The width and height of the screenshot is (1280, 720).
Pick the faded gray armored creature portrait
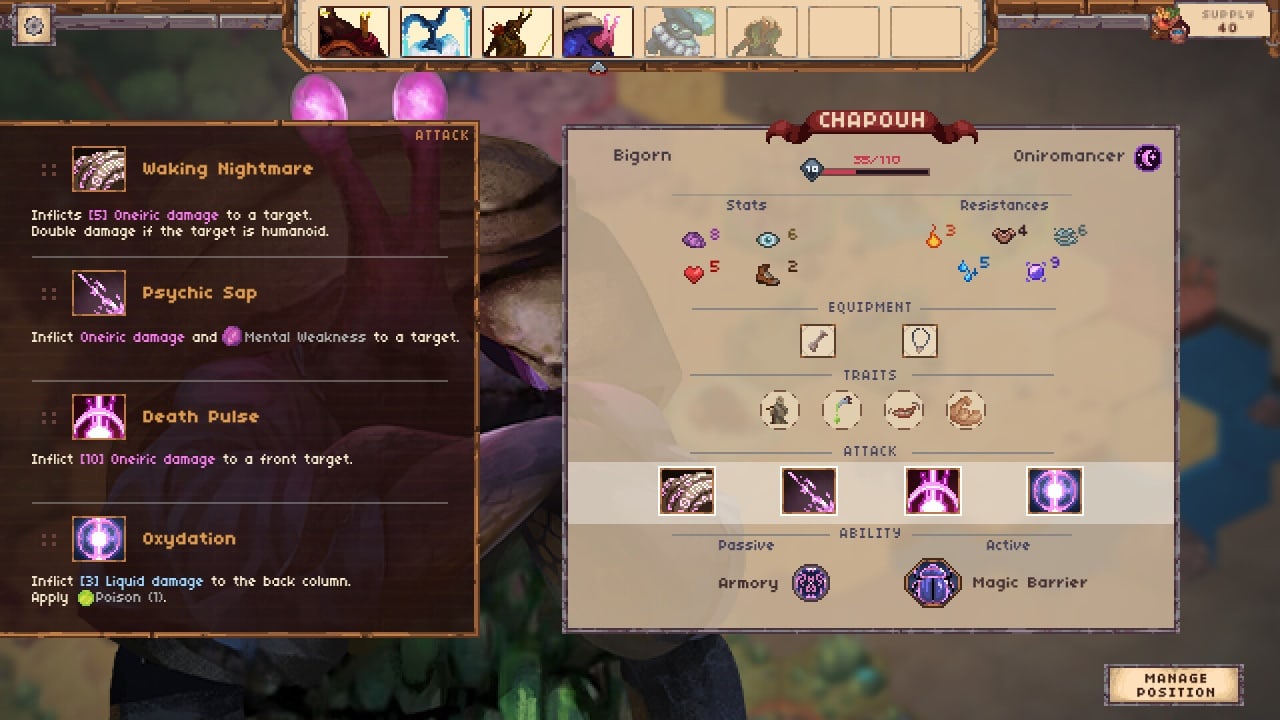pyautogui.click(x=680, y=33)
